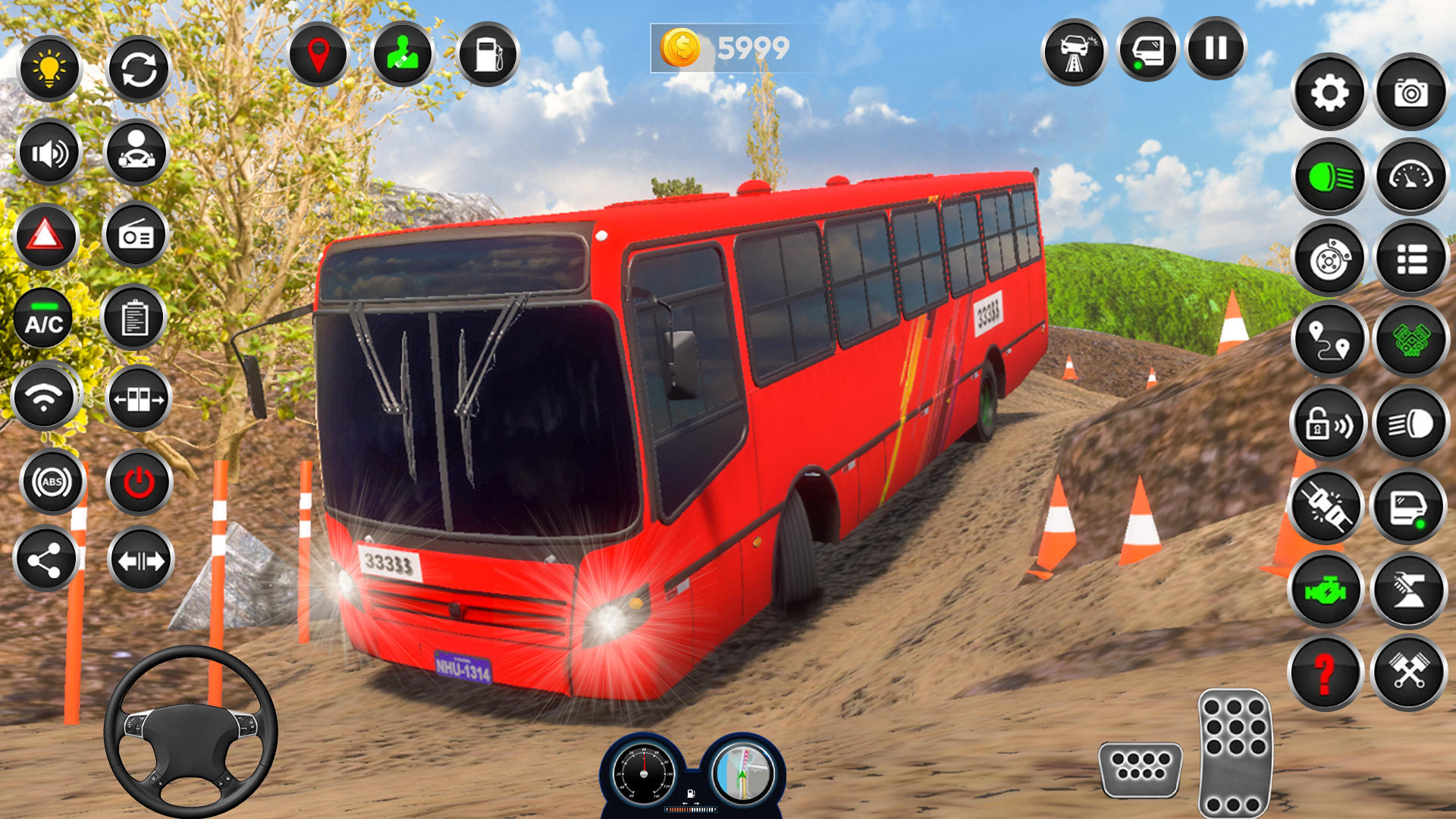The width and height of the screenshot is (1456, 819).
Task: Select the fuel pump icon
Action: 488,55
